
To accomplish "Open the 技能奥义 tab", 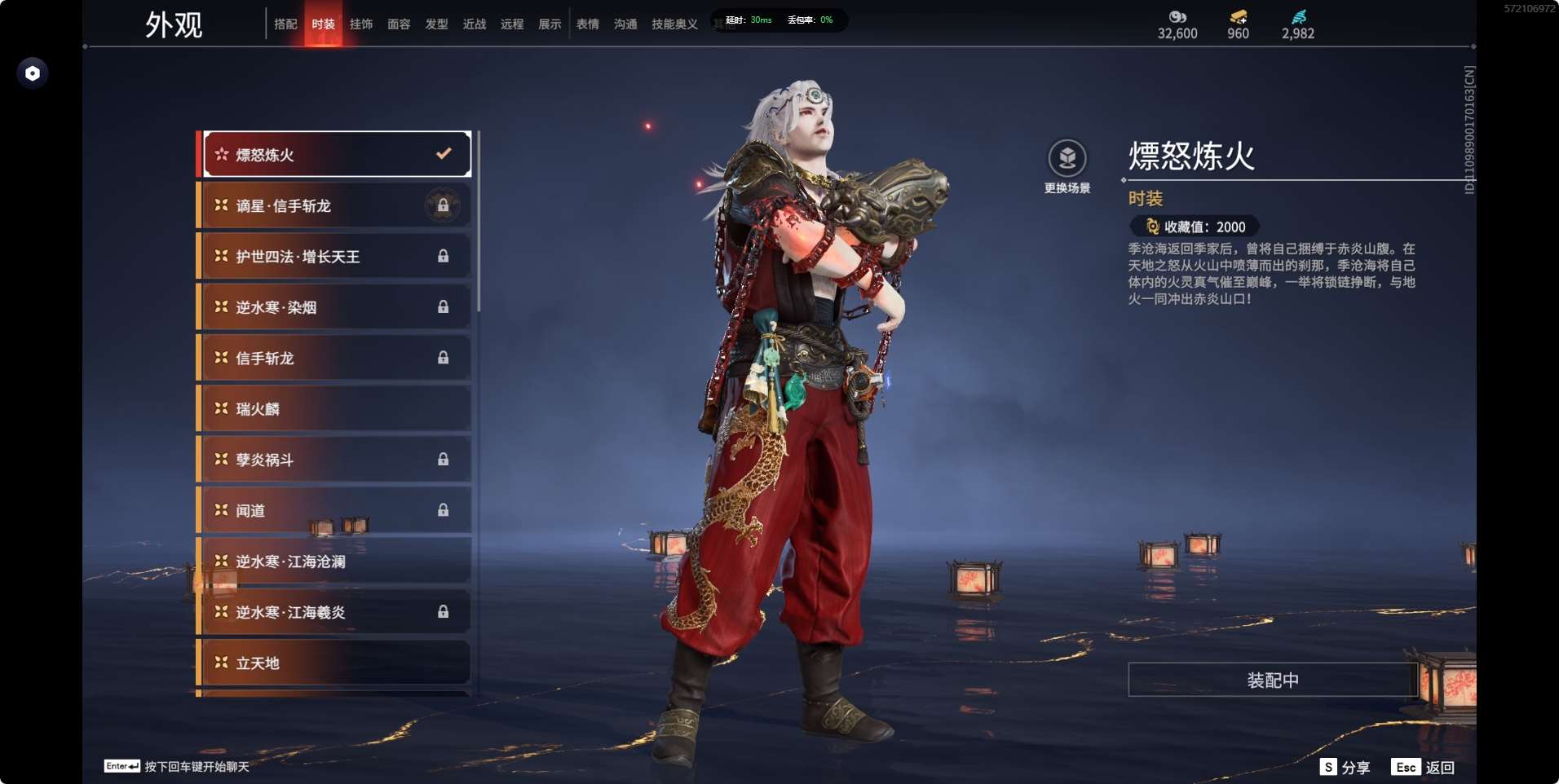I will coord(674,24).
